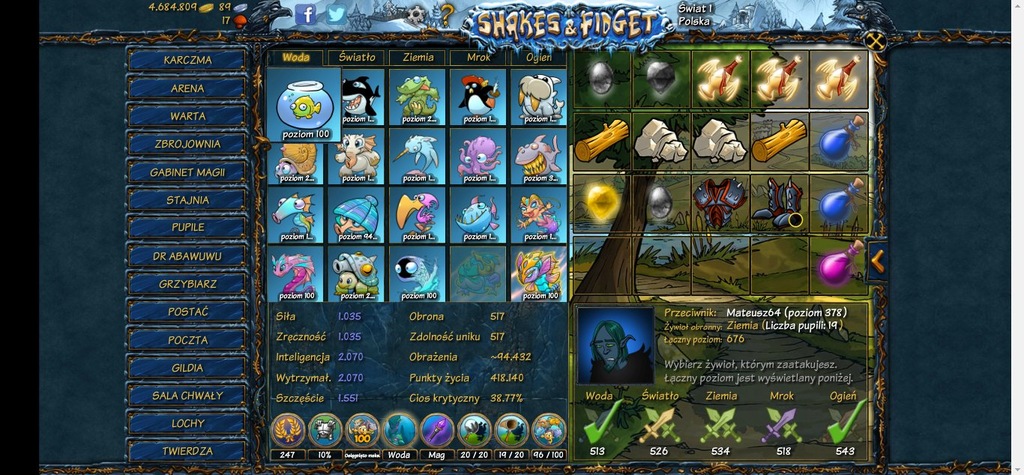
Task: Go to the Arena
Action: [187, 88]
